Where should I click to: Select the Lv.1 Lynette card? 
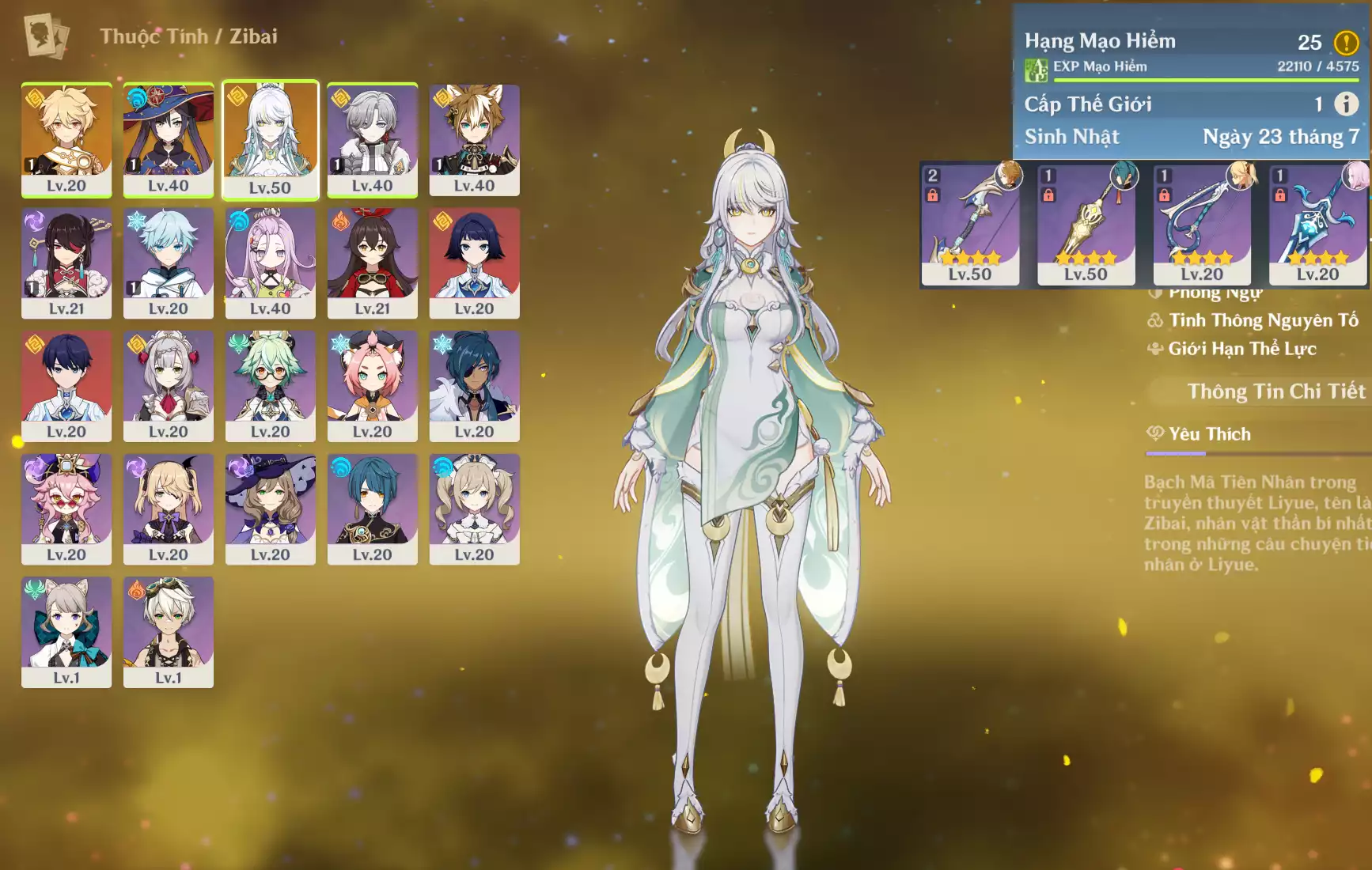(x=66, y=632)
